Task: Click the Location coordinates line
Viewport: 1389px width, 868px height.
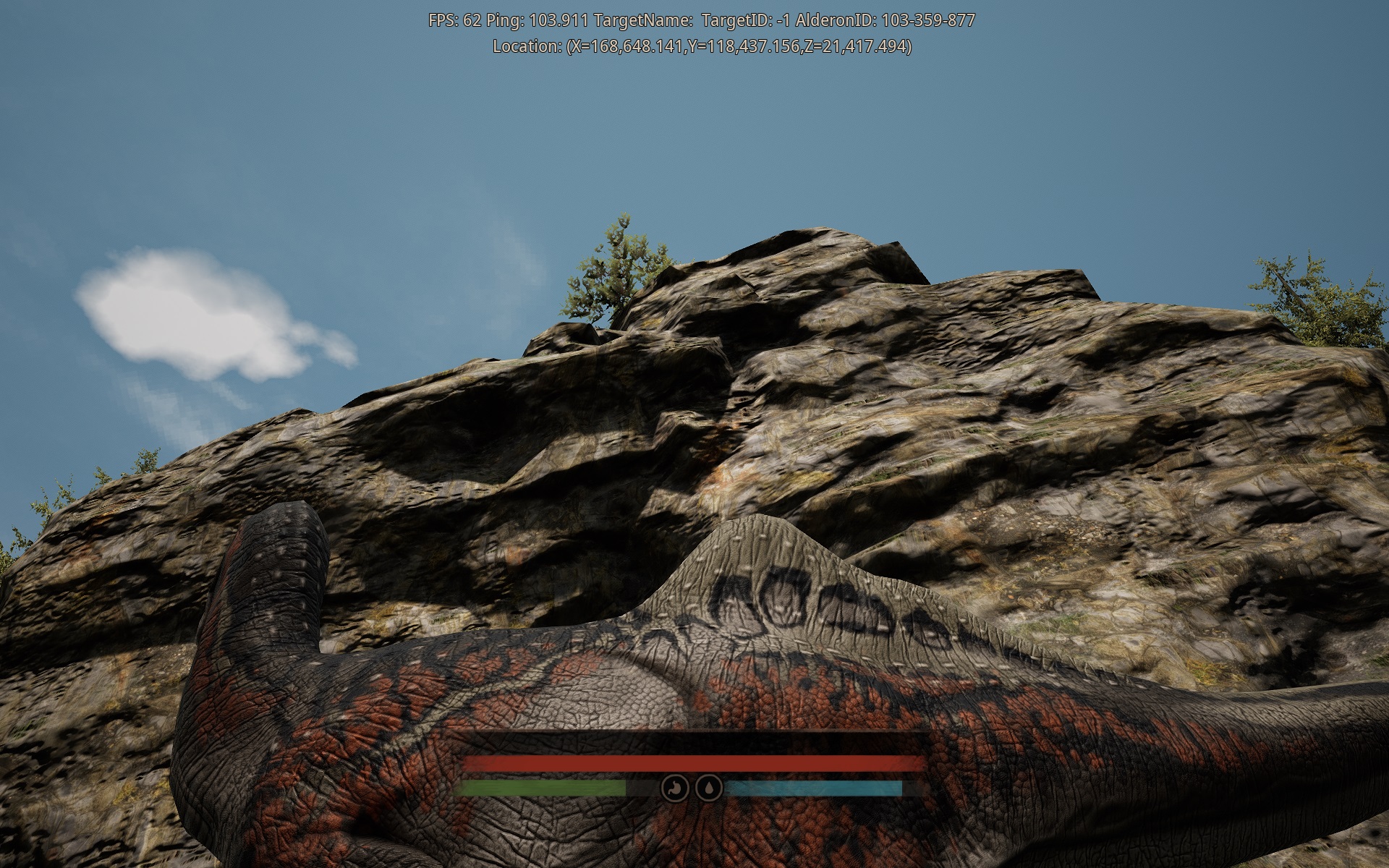Action: [700, 45]
